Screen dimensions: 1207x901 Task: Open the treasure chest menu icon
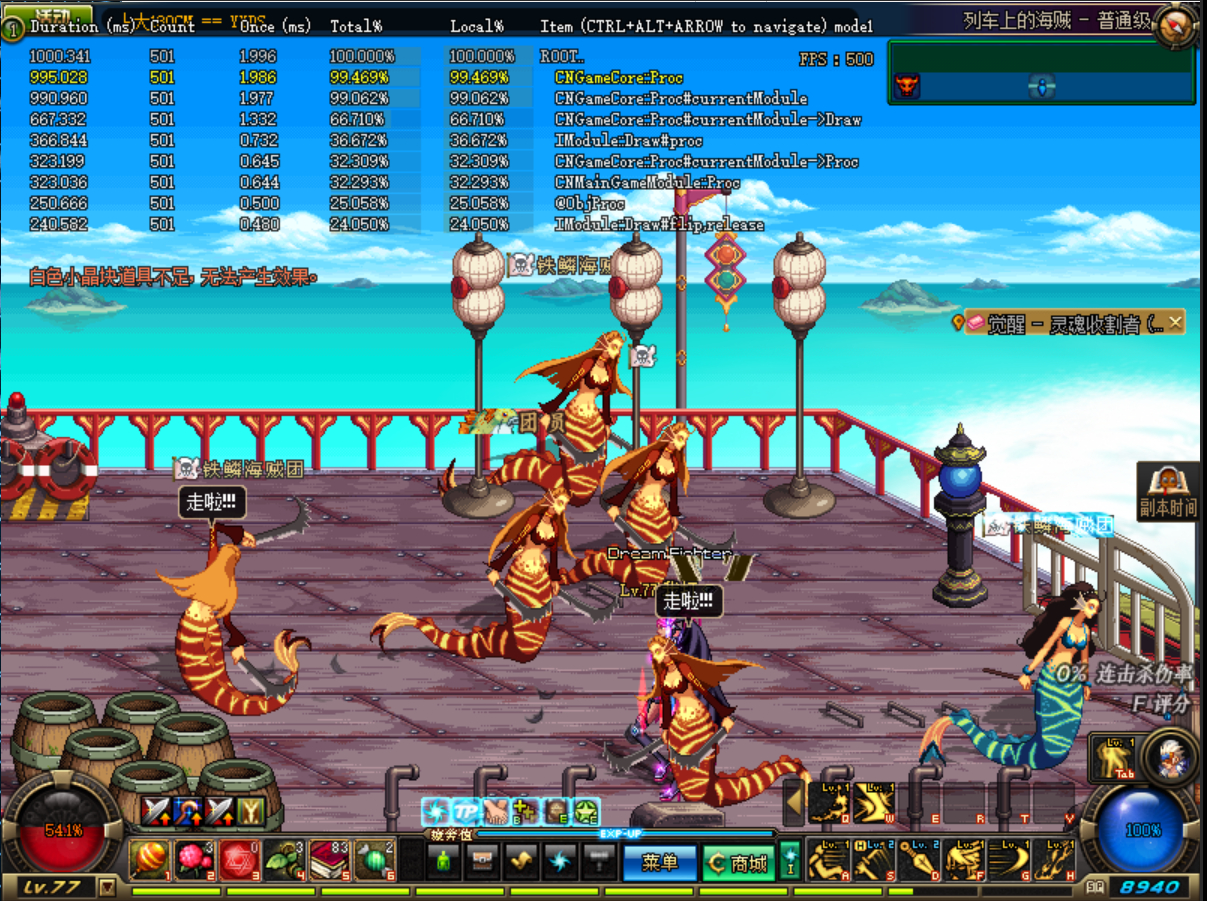point(482,860)
